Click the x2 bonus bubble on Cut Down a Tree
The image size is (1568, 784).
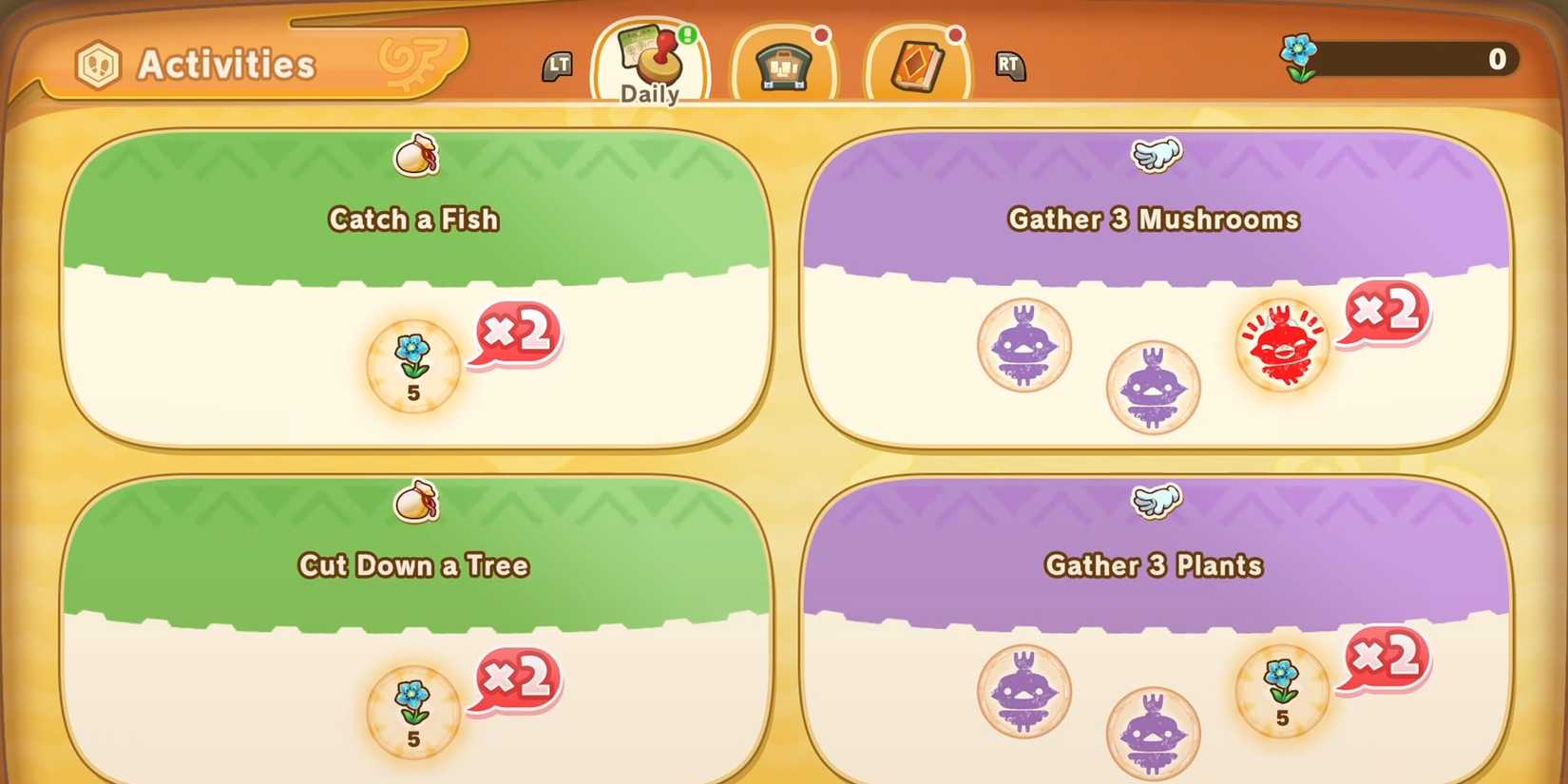(514, 679)
